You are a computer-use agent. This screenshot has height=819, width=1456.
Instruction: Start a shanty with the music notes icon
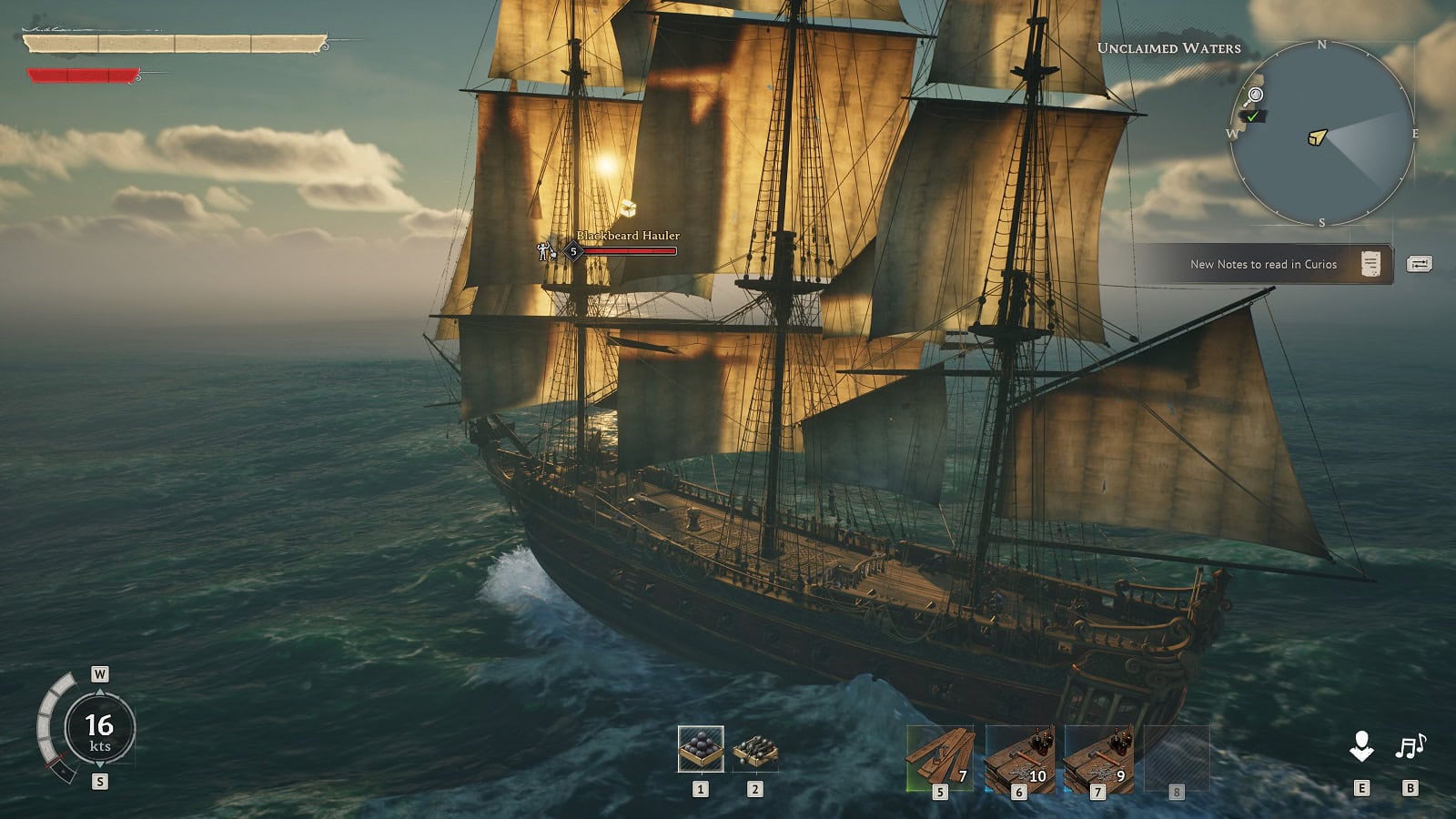[x=1410, y=747]
